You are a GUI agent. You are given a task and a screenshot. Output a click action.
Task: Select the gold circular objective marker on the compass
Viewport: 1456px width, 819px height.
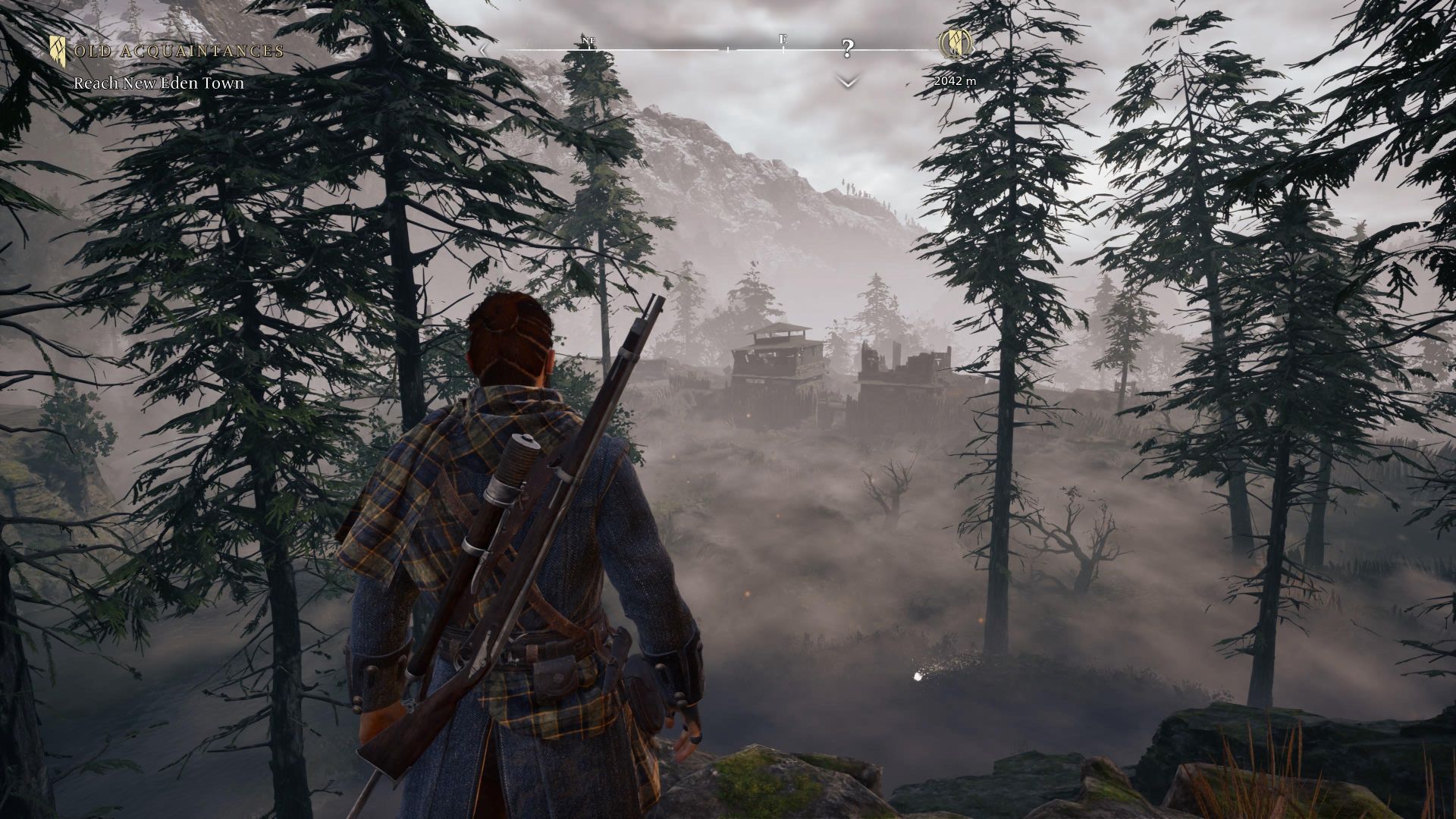tap(955, 44)
